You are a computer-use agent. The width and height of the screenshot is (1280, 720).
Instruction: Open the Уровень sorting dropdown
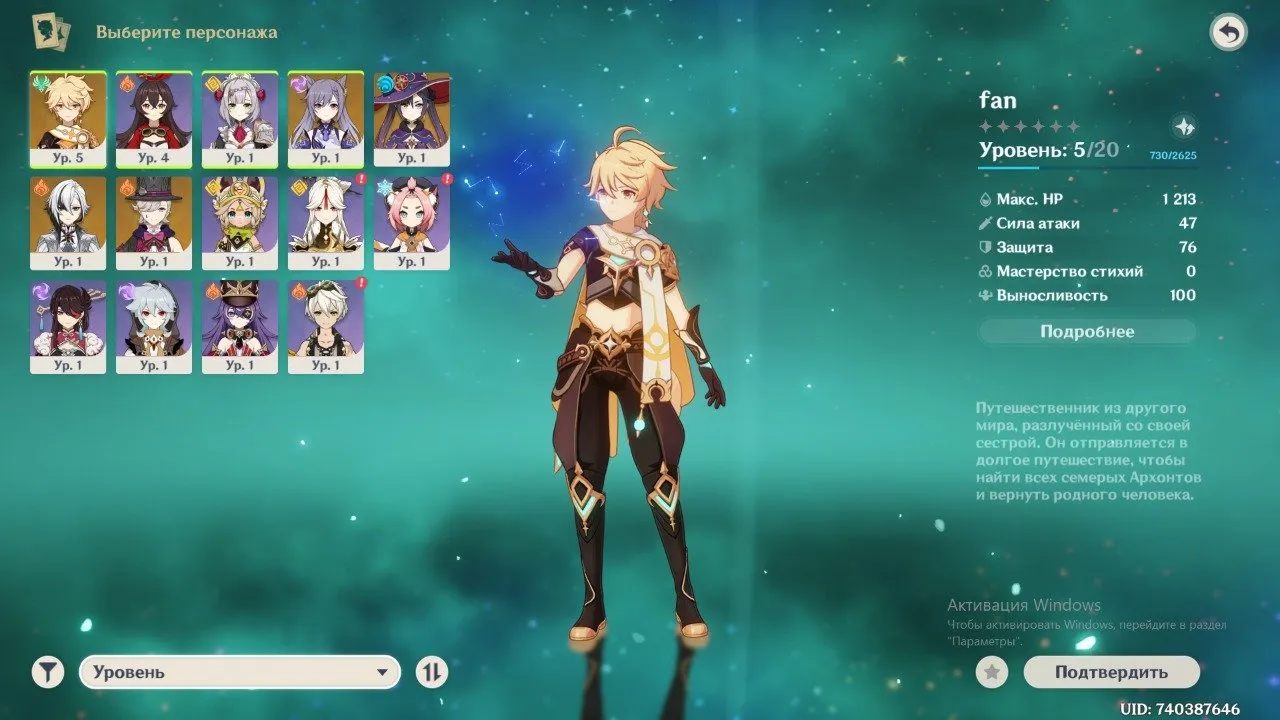240,672
